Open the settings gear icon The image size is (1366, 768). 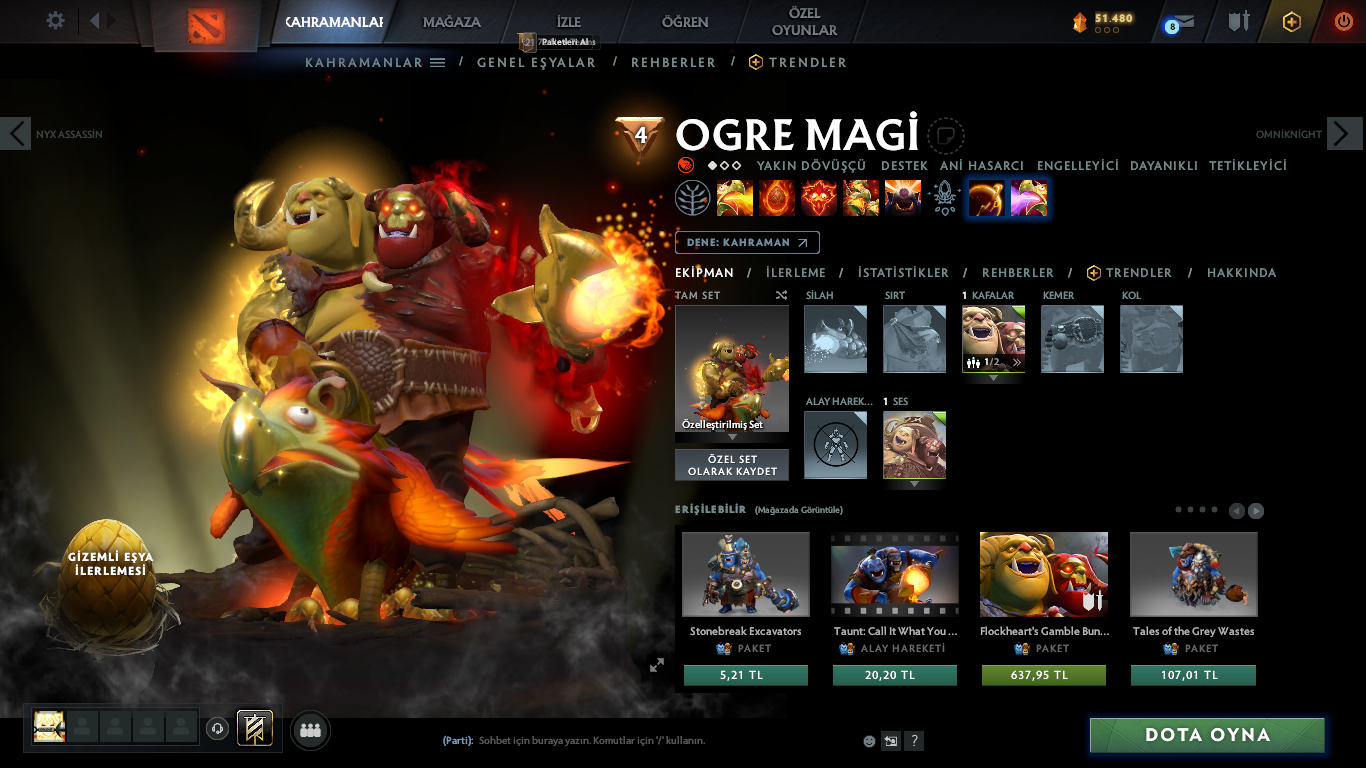[56, 20]
